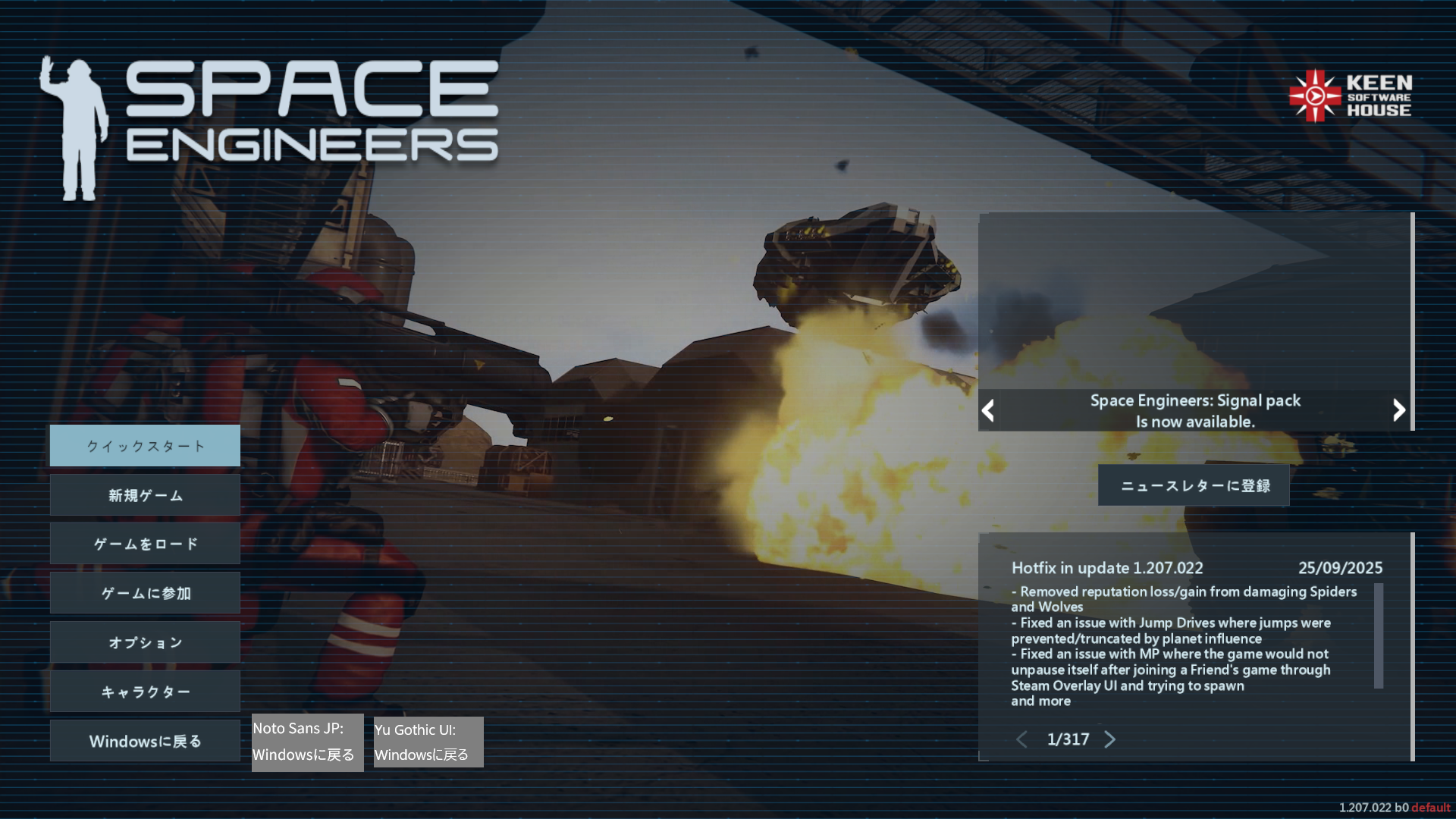1456x819 pixels.
Task: Open the Signal pack promotional banner
Action: [x=1195, y=318]
